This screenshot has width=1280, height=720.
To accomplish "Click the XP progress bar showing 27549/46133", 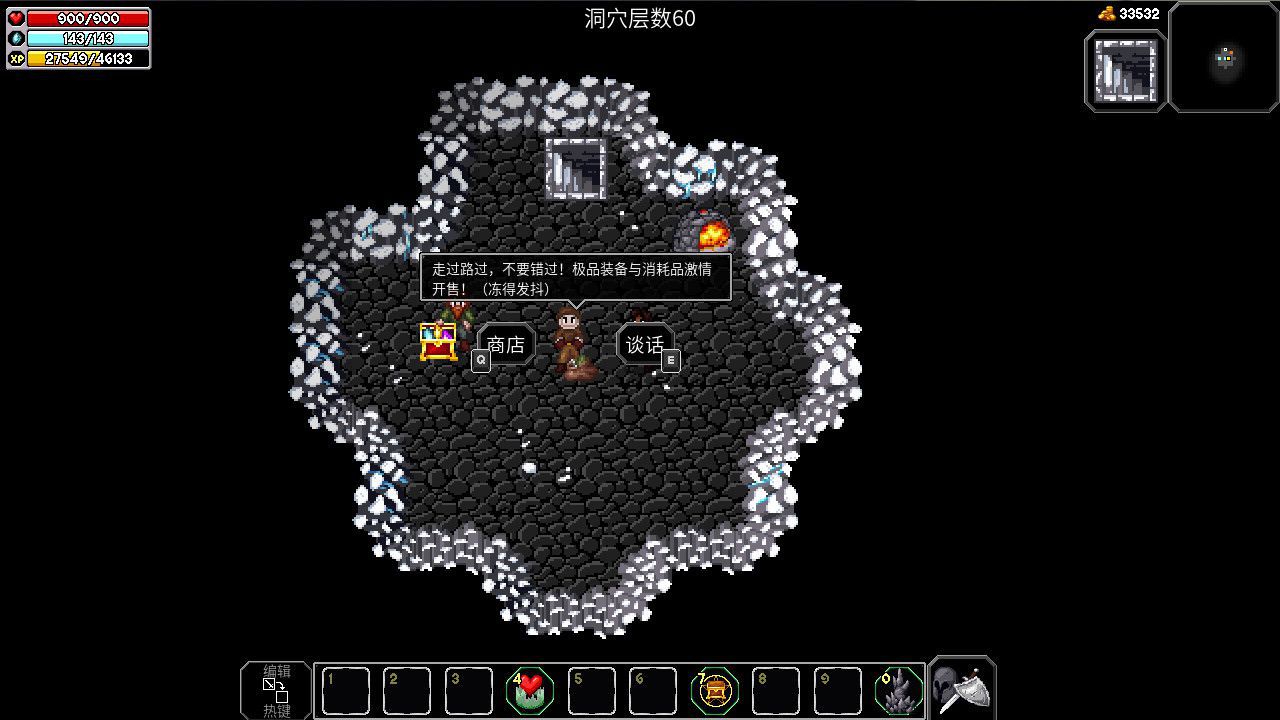I will [x=87, y=58].
